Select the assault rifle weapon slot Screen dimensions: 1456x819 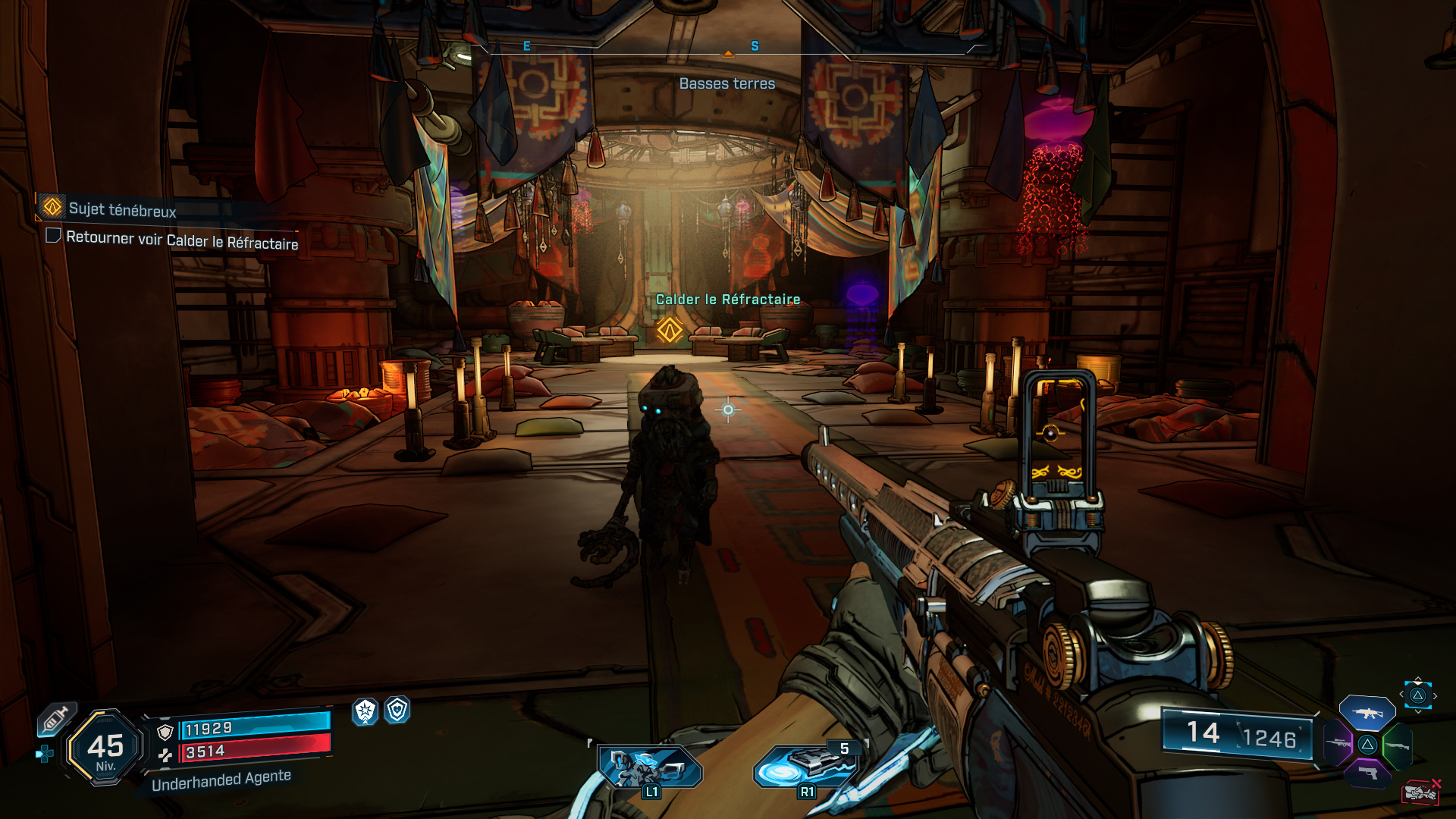1367,714
